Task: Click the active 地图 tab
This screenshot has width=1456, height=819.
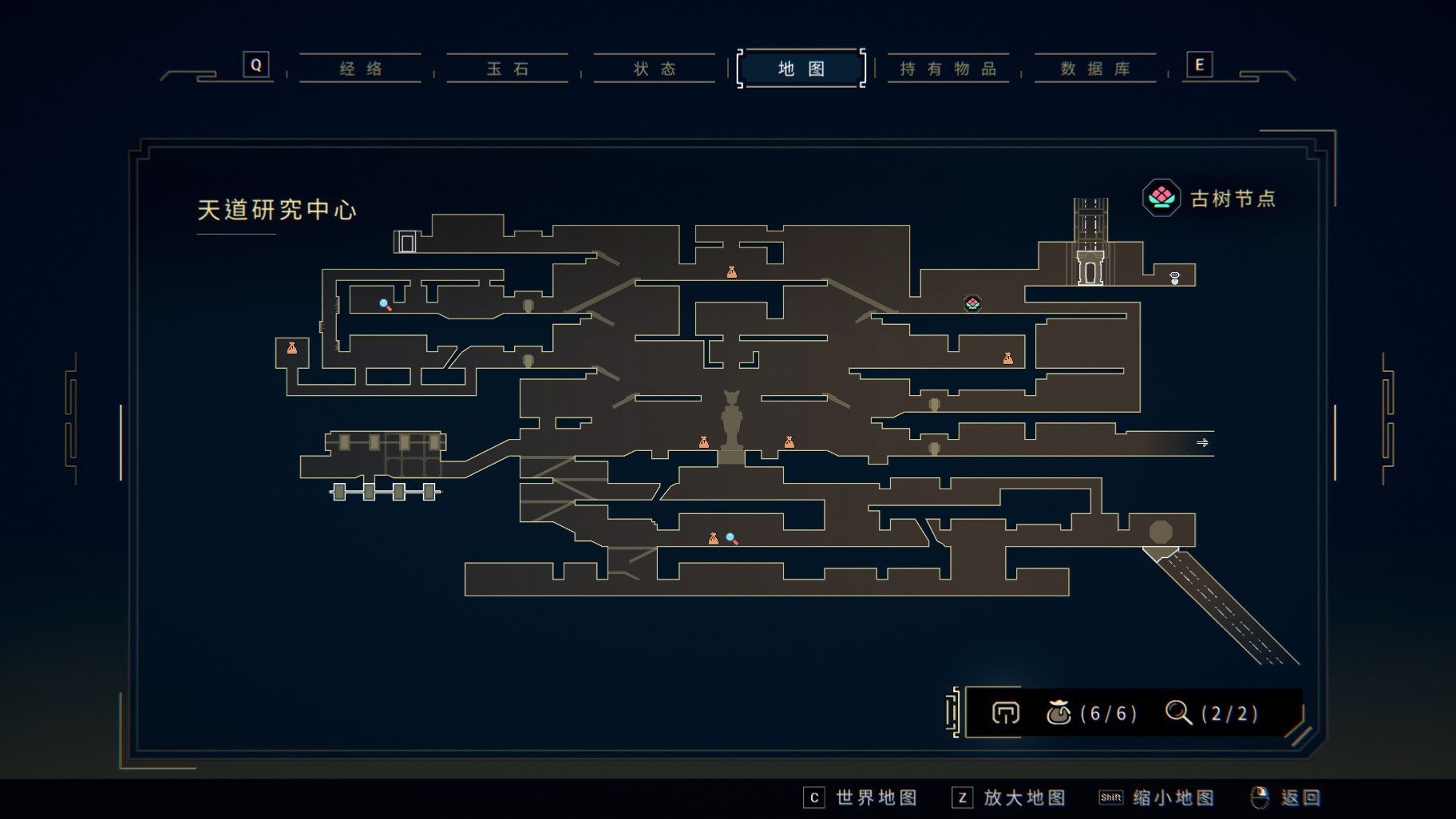Action: coord(801,69)
